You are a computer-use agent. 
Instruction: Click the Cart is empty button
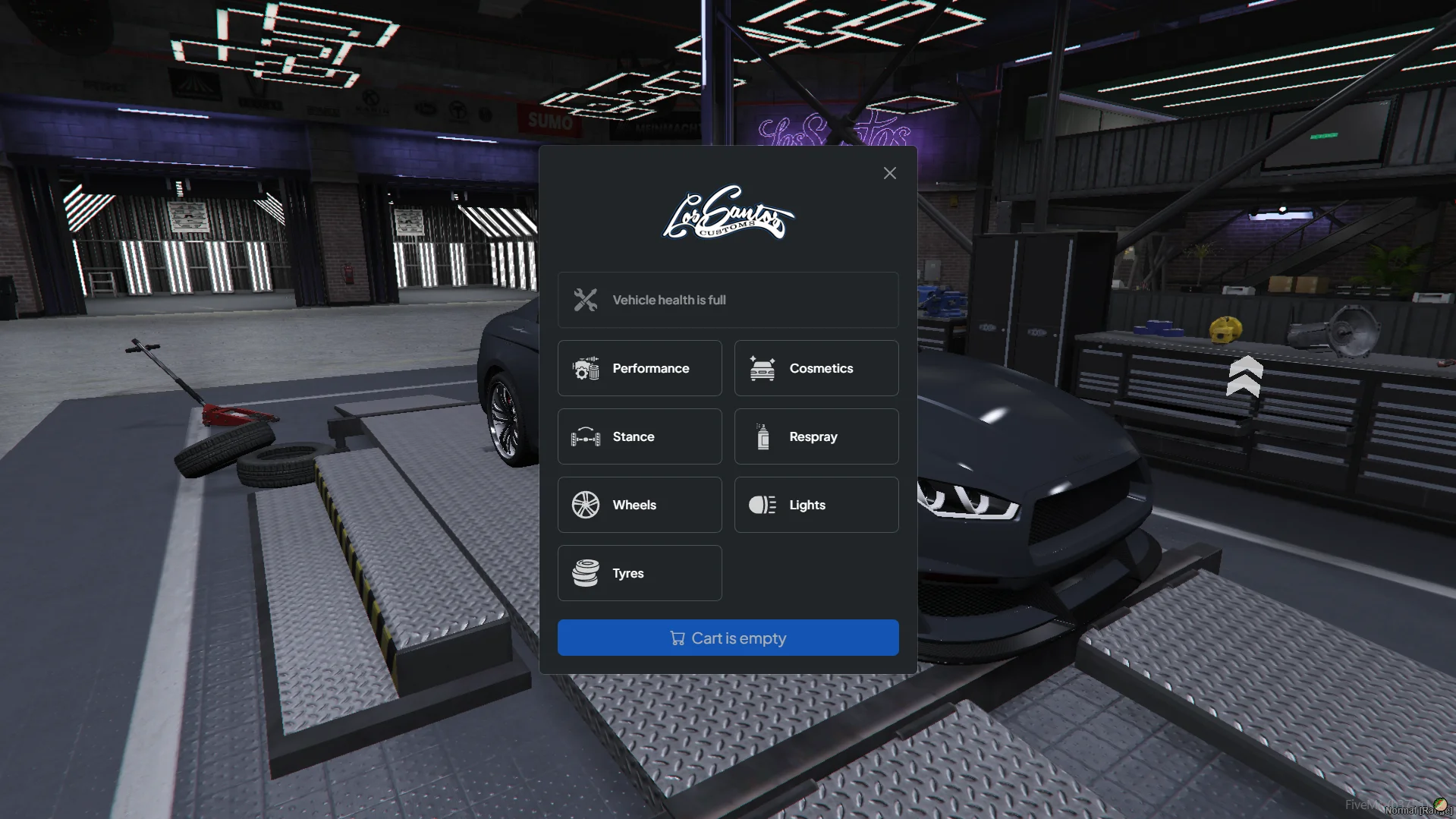click(x=728, y=638)
